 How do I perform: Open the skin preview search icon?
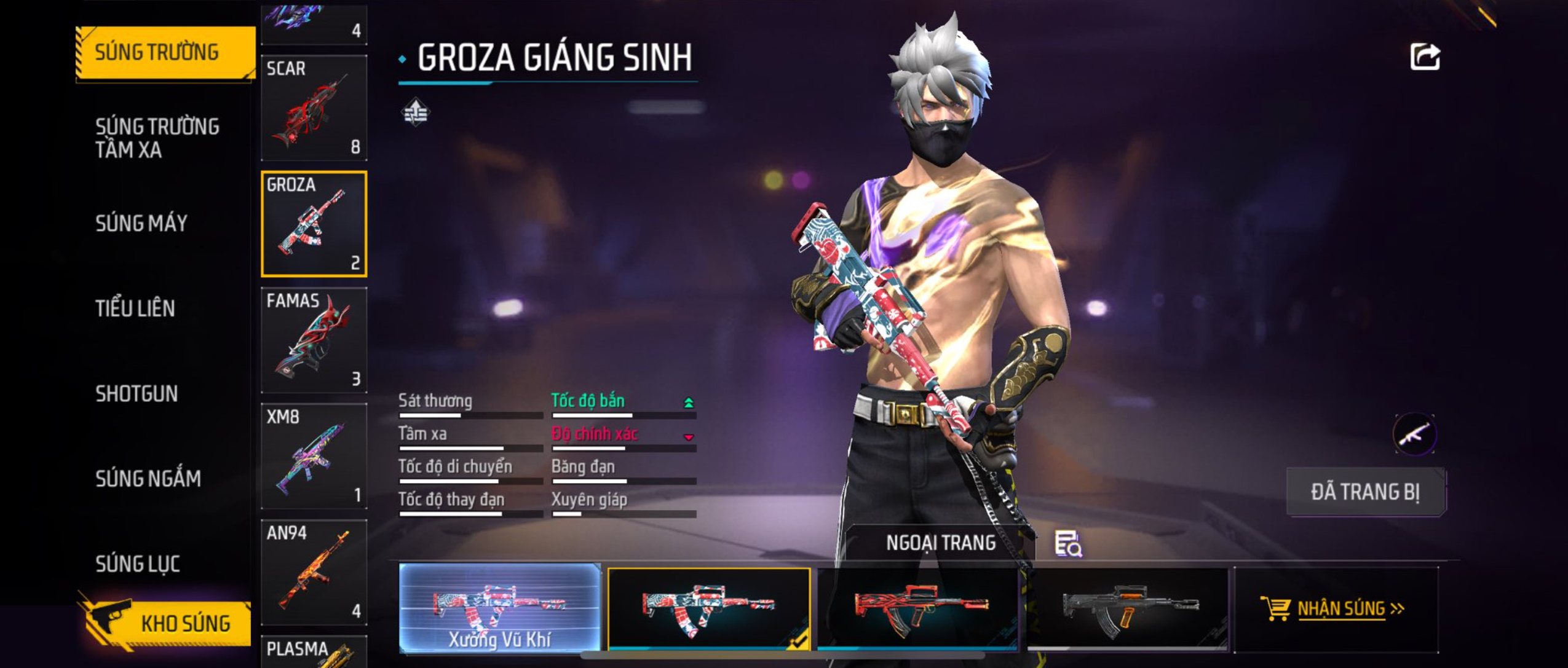click(1068, 543)
